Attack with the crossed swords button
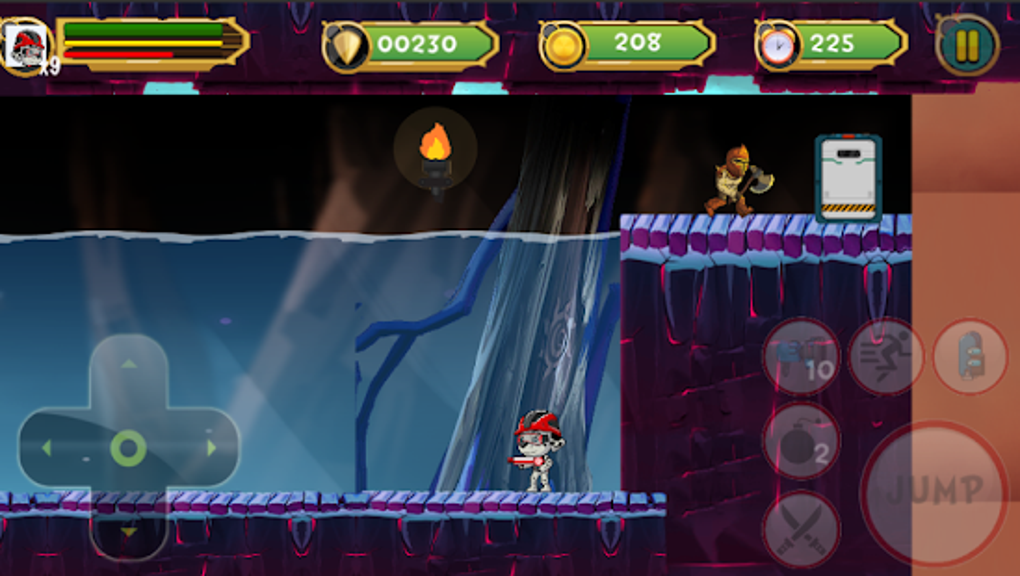 coord(802,525)
